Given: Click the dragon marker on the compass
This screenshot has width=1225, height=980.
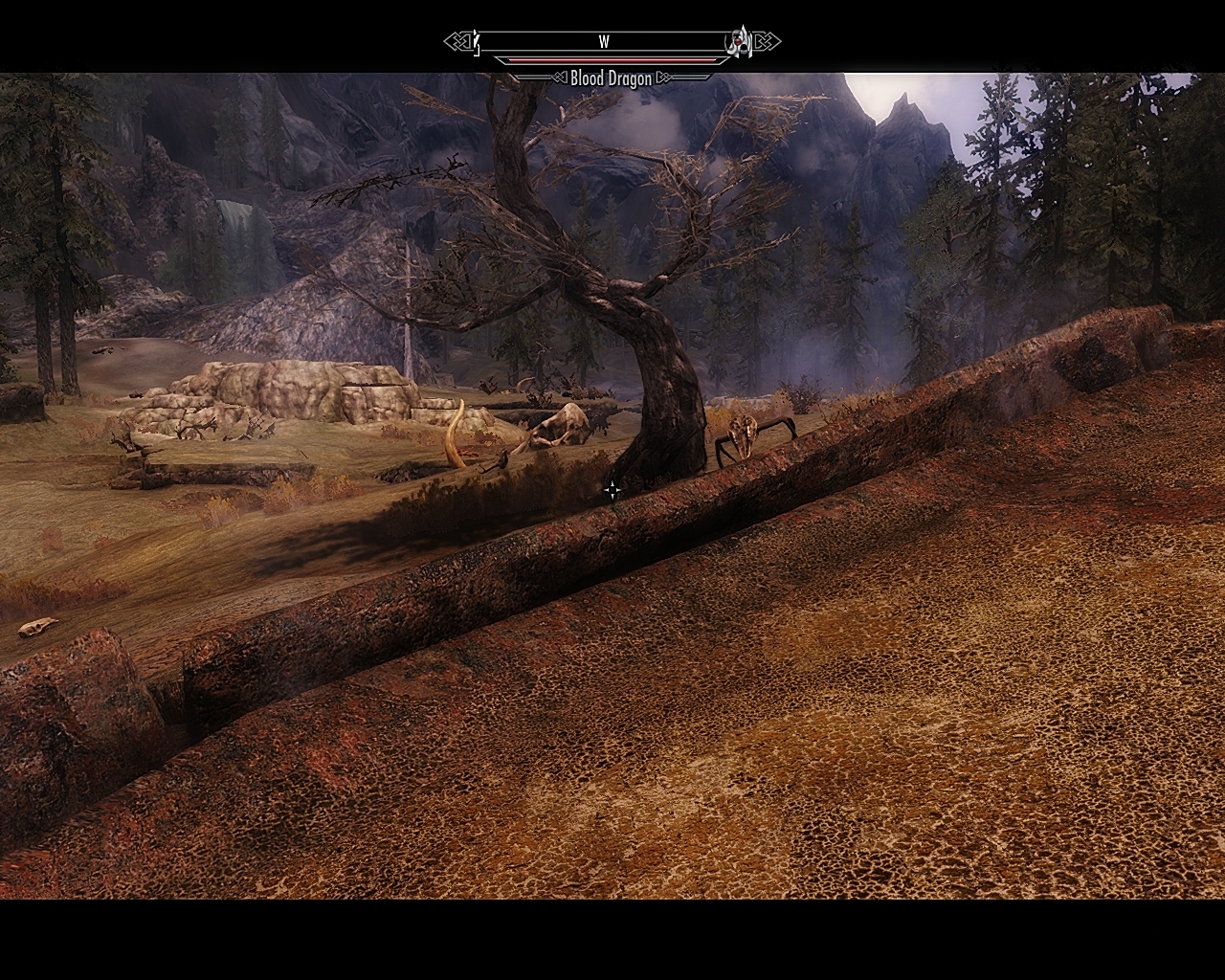Looking at the screenshot, I should click(x=739, y=40).
